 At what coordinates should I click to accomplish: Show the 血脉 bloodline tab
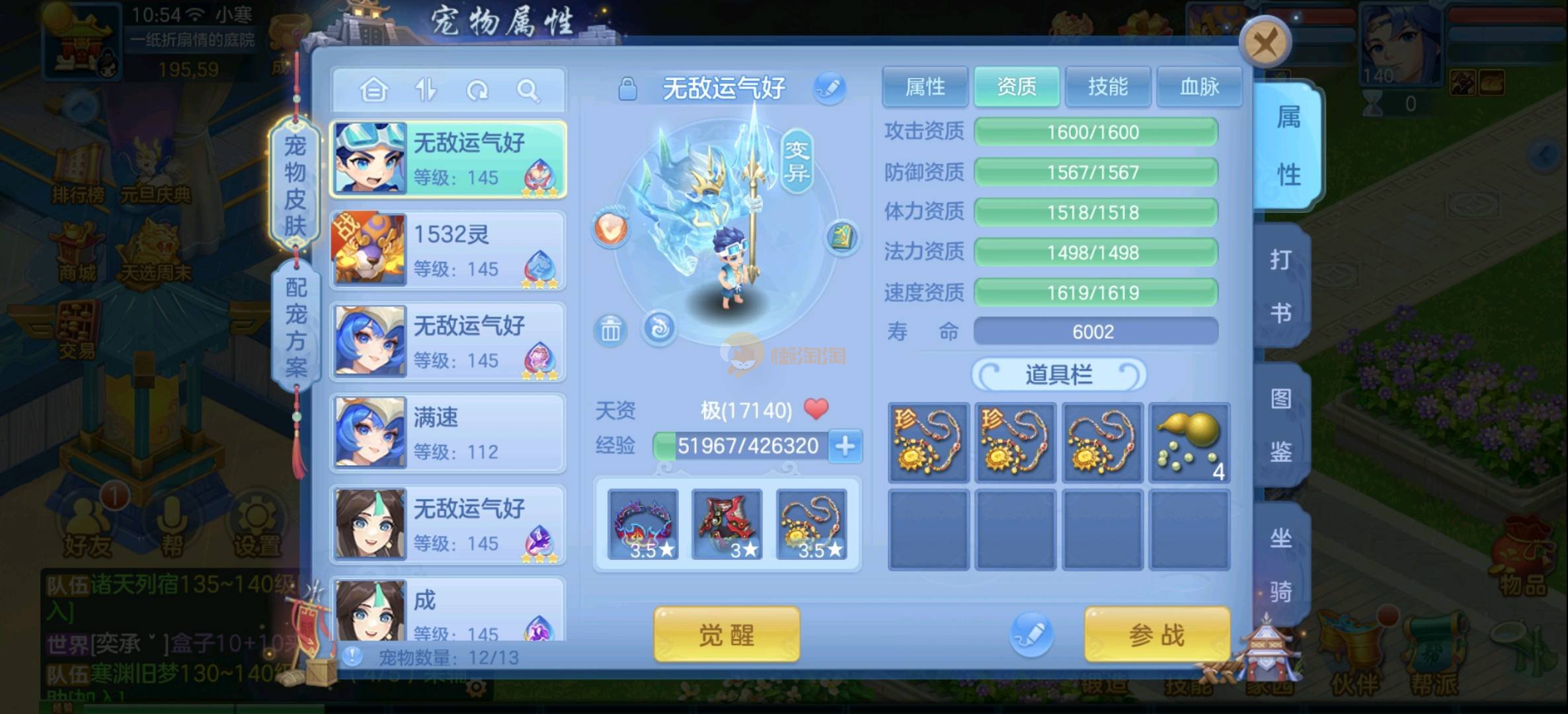point(1199,87)
